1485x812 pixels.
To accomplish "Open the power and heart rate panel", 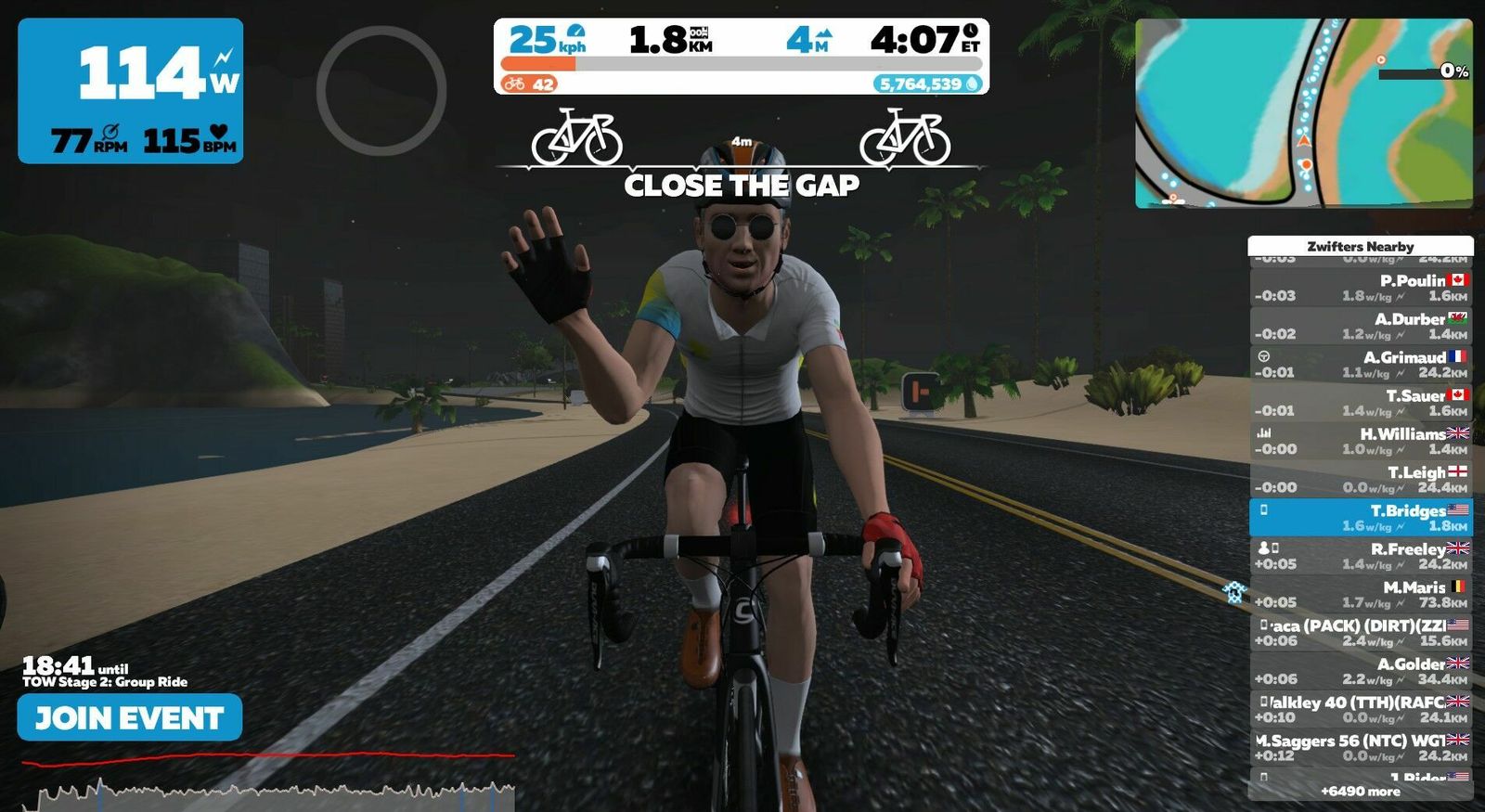I will click(131, 91).
